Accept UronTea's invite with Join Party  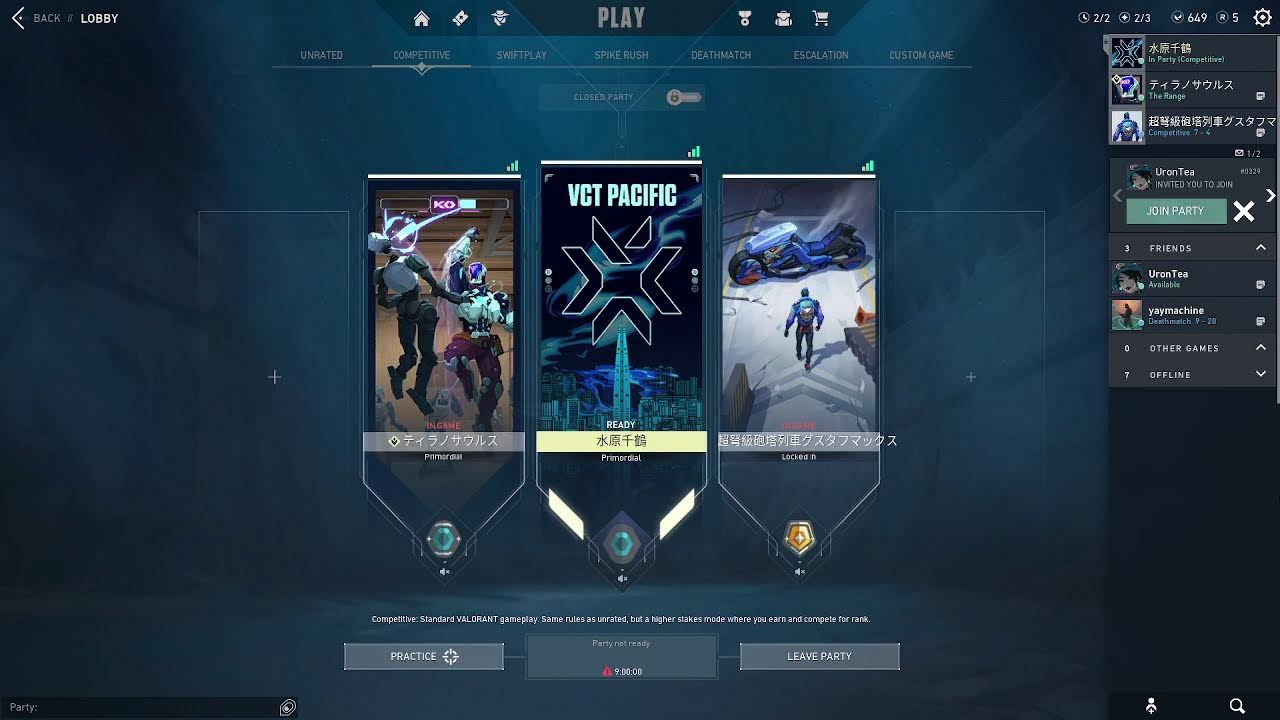click(x=1175, y=211)
